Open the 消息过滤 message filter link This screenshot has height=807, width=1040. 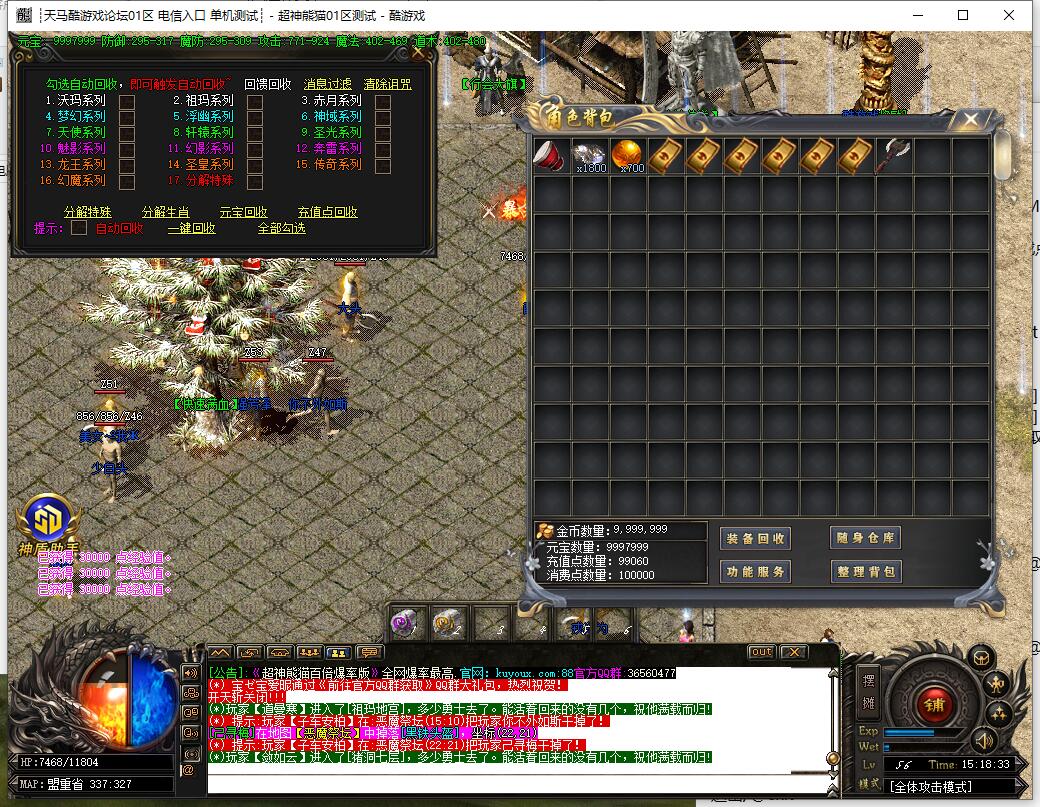click(328, 85)
